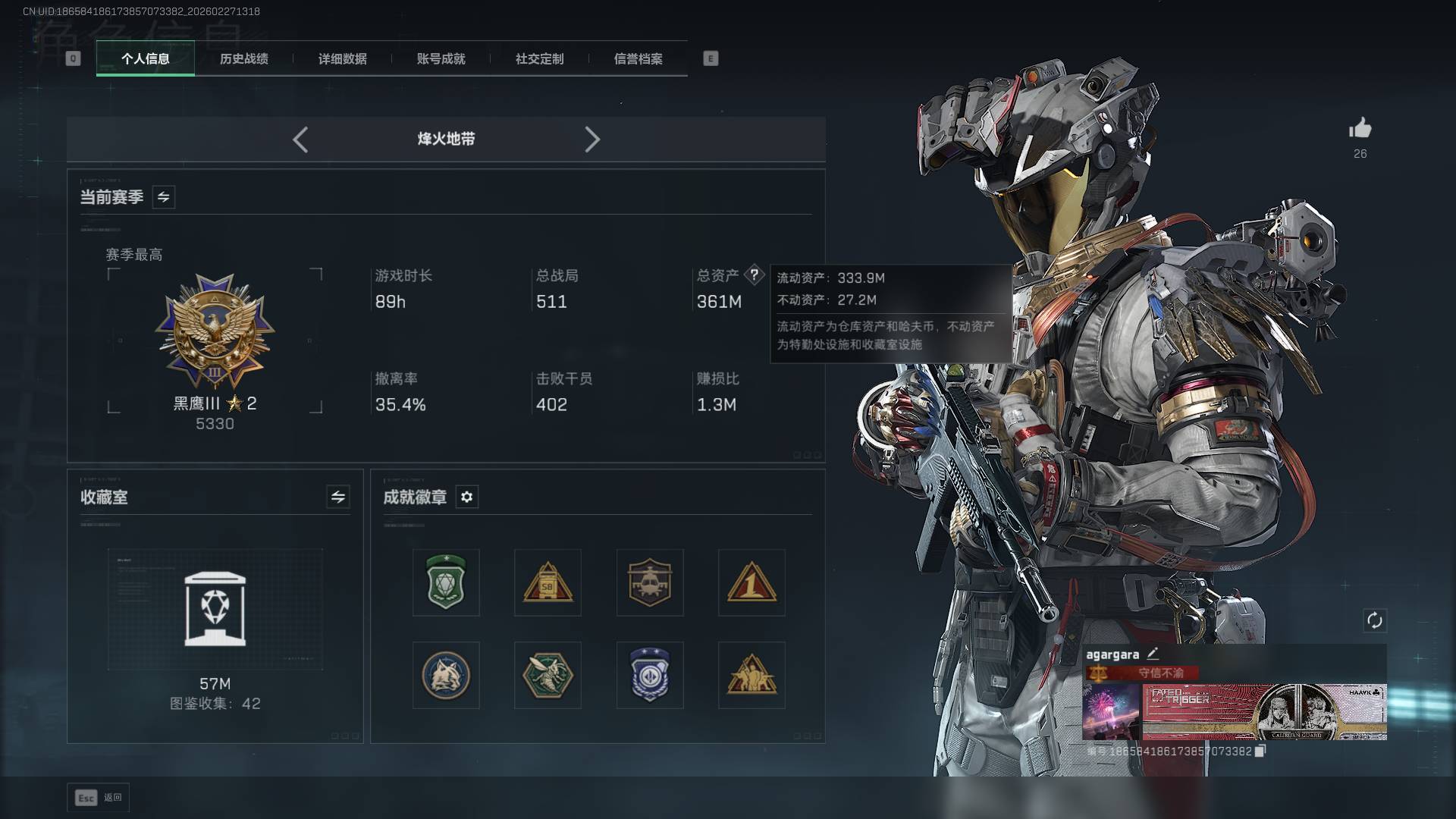Select the 详细数据 tab
Viewport: 1456px width, 819px height.
[x=342, y=58]
